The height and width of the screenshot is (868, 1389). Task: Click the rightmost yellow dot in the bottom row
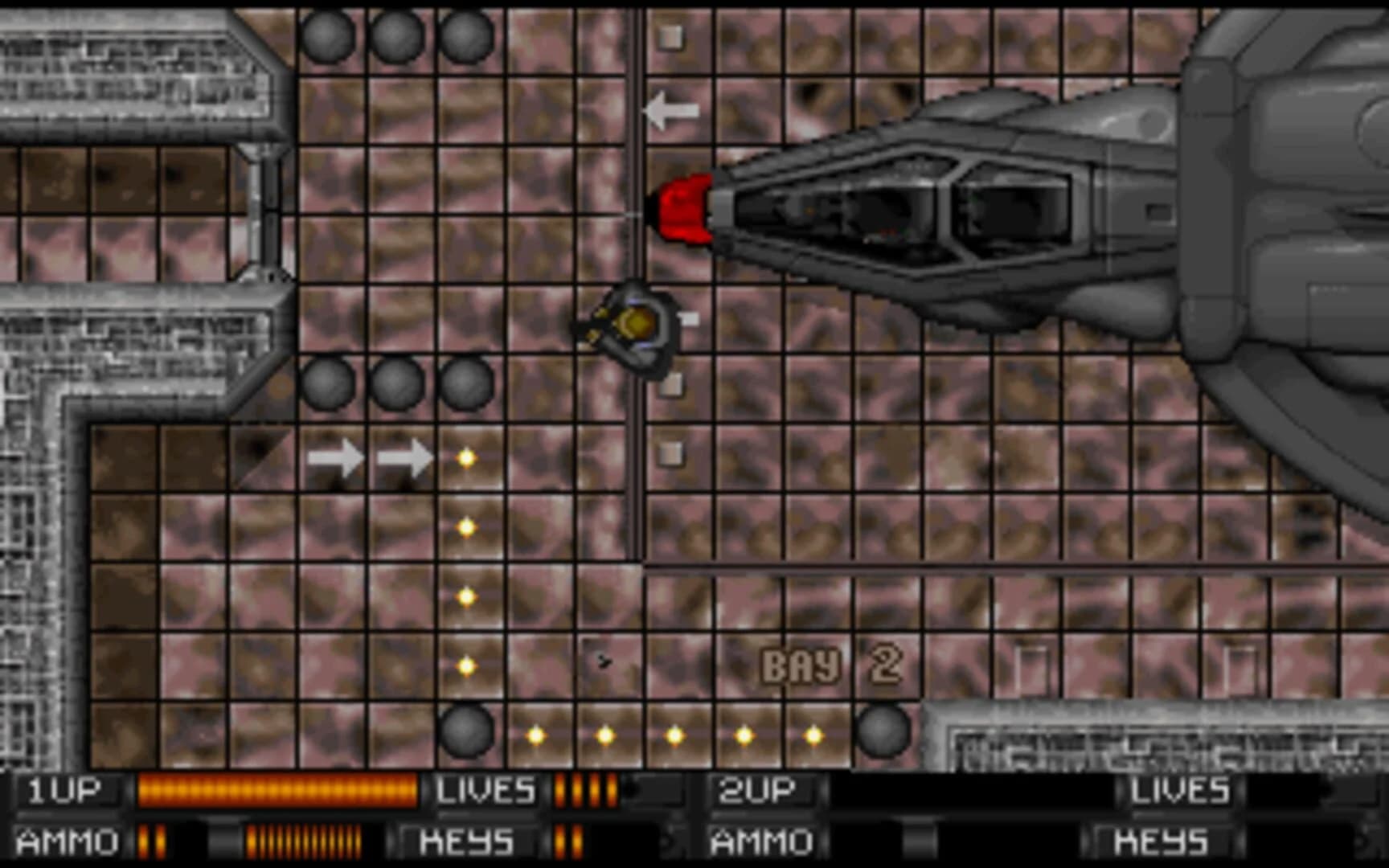coord(814,734)
